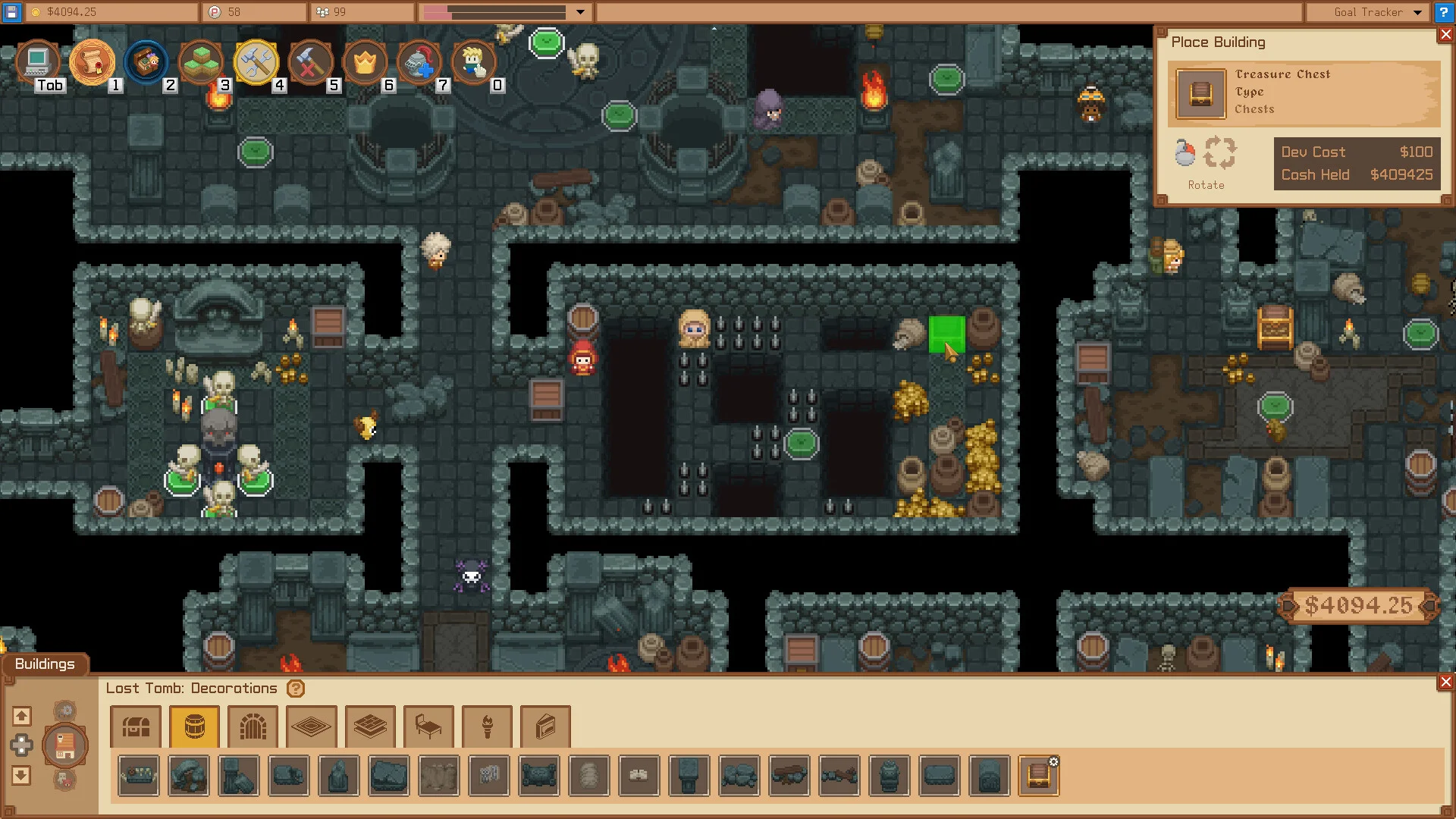Open the crown management menu
This screenshot has height=819, width=1456.
tap(365, 62)
